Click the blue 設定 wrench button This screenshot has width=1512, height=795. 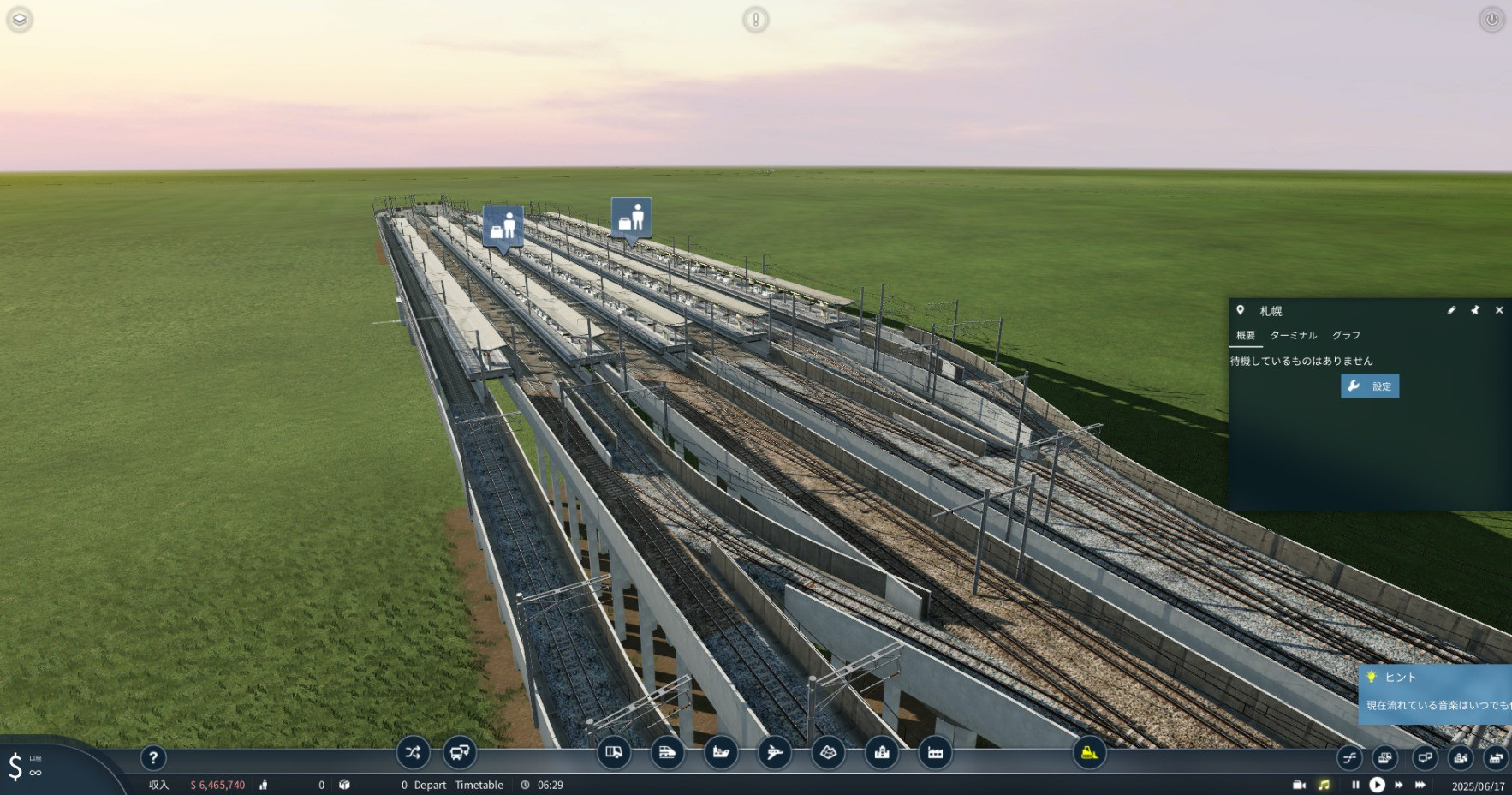[1370, 386]
